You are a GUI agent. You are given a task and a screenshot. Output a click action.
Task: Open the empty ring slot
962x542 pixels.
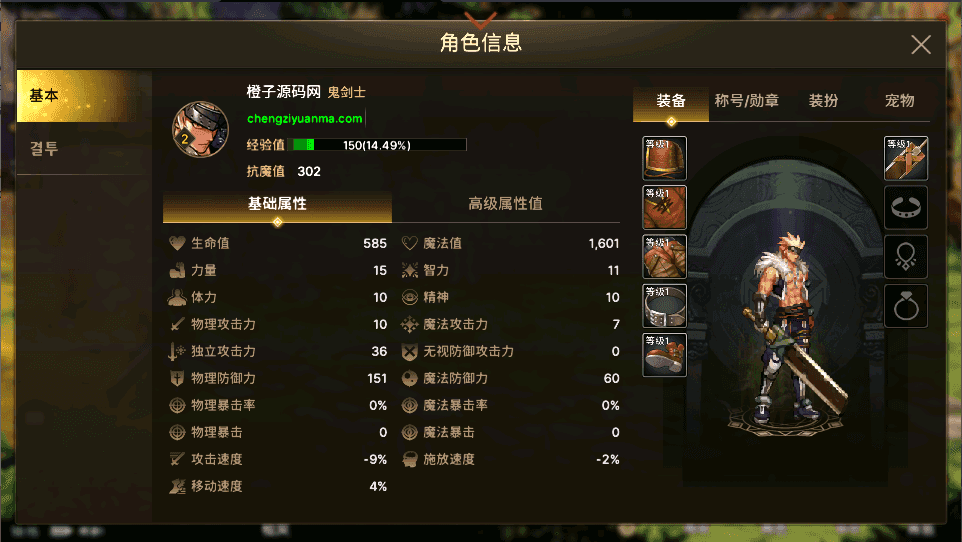906,306
